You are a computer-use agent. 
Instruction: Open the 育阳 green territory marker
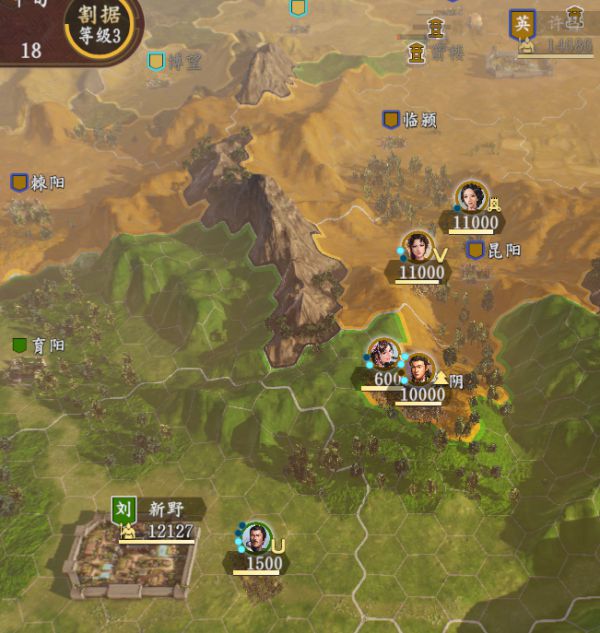click(20, 346)
